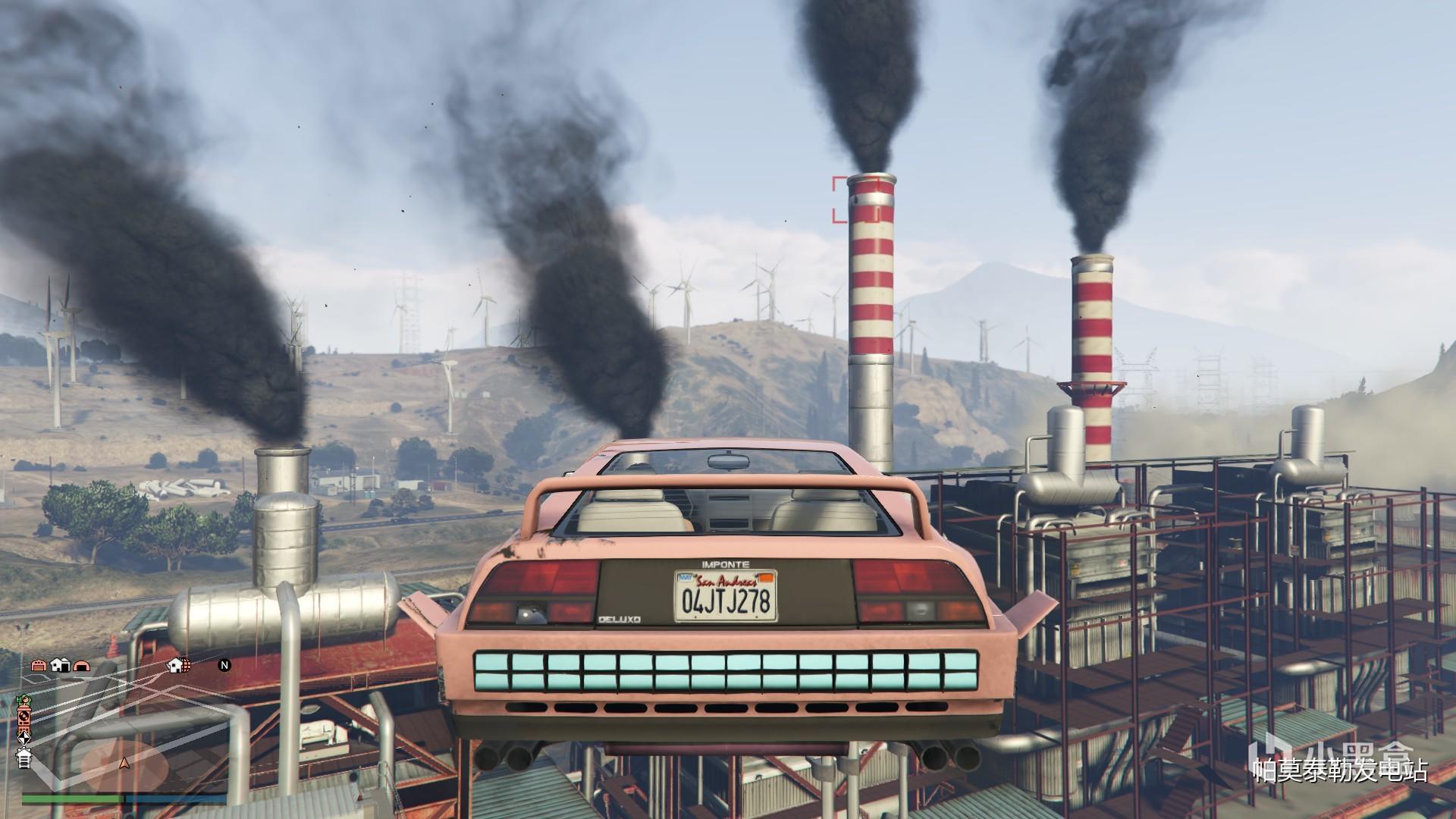Click the house-with-globe blip
This screenshot has height=819, width=1456.
point(179,666)
